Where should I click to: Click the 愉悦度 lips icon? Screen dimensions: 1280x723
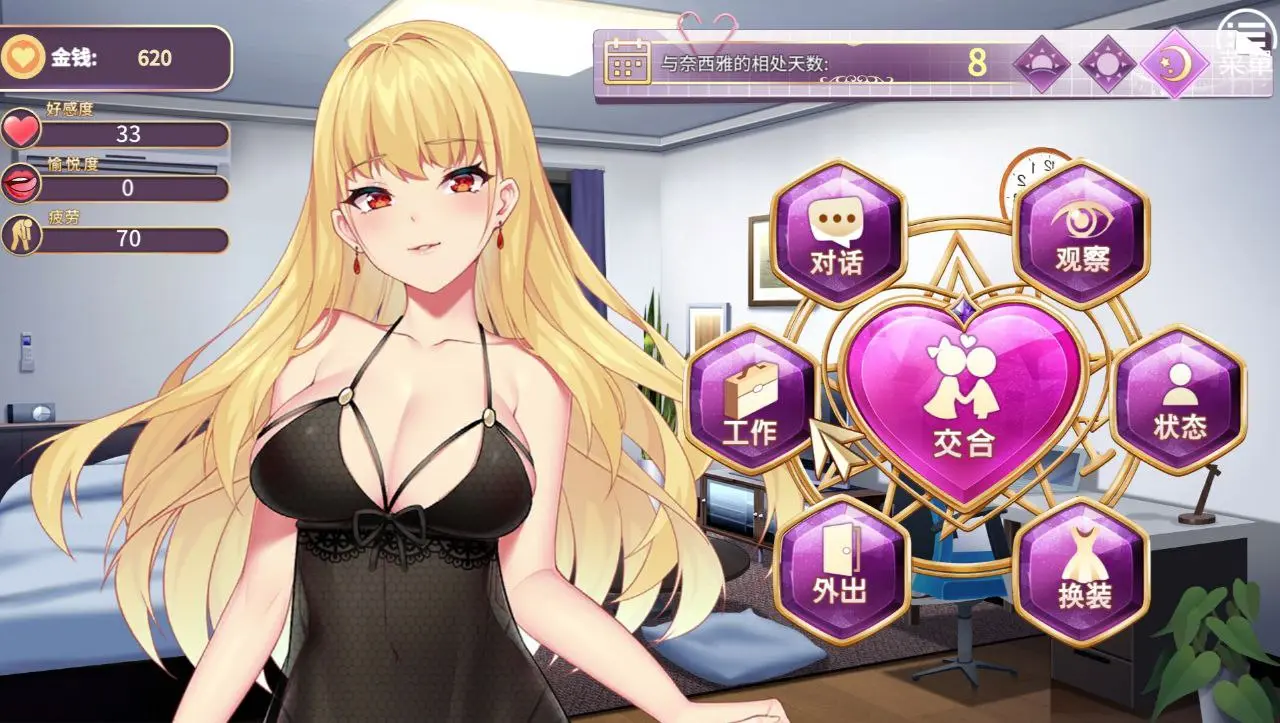click(22, 185)
